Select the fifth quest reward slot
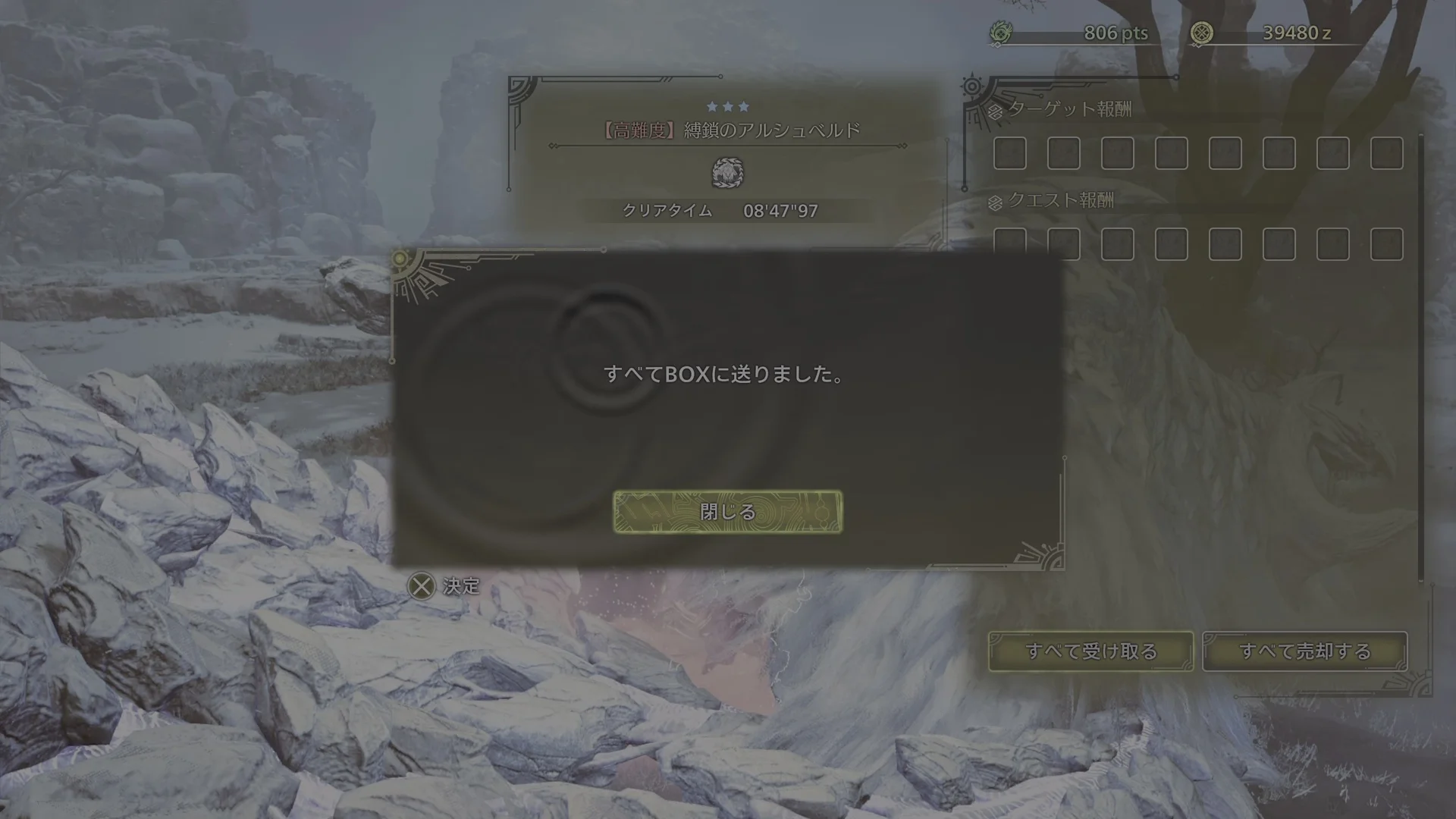Screen dimensions: 1456x819 point(1226,244)
